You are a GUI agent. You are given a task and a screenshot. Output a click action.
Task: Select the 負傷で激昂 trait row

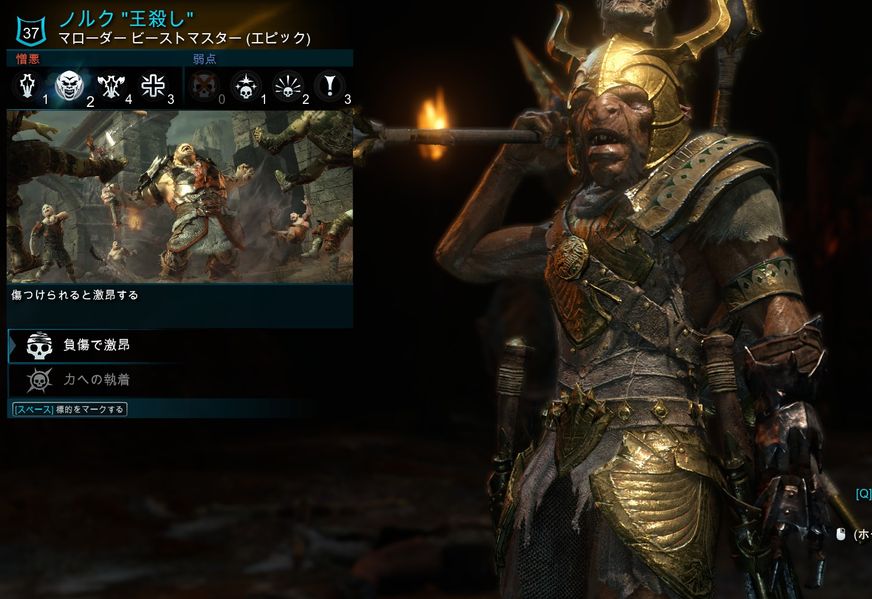pyautogui.click(x=95, y=345)
